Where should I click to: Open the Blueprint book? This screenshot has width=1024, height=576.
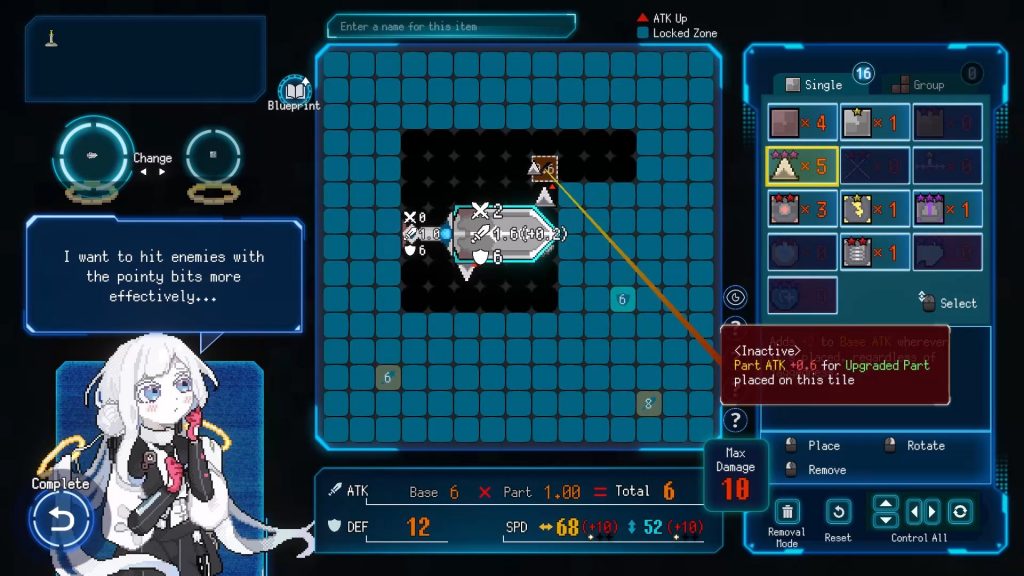coord(294,90)
